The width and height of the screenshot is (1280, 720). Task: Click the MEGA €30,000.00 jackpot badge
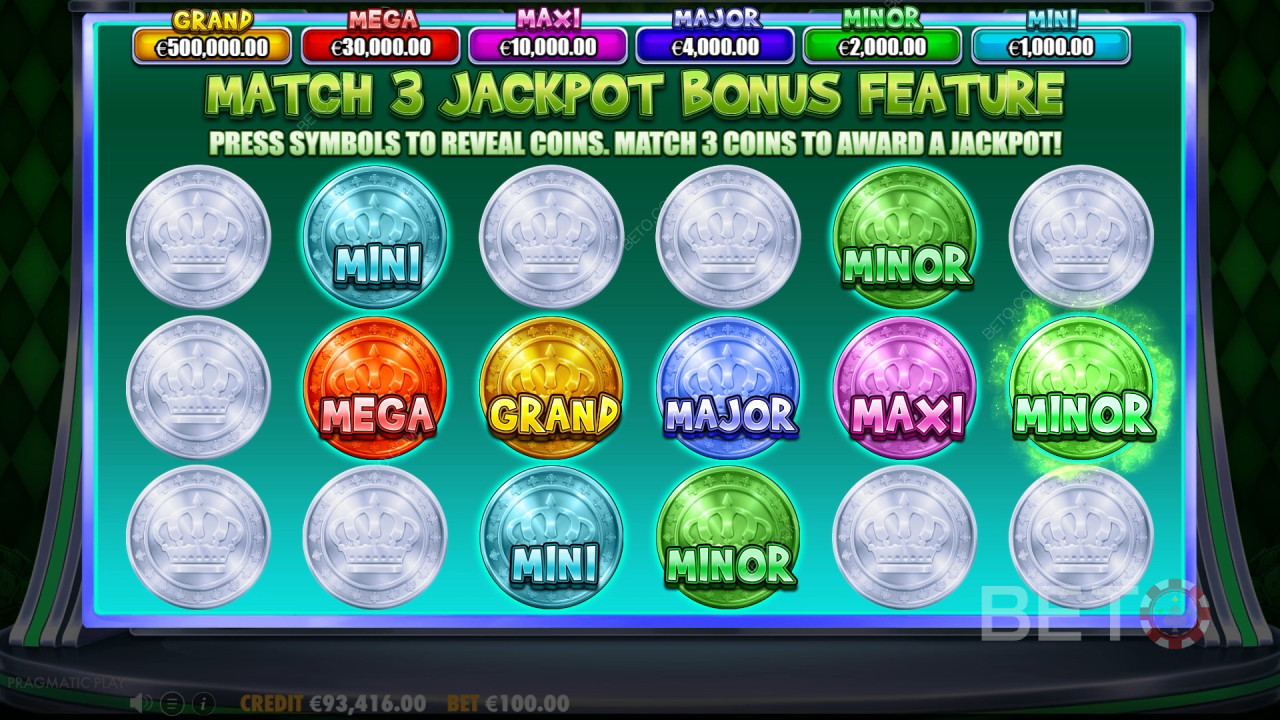tap(380, 44)
